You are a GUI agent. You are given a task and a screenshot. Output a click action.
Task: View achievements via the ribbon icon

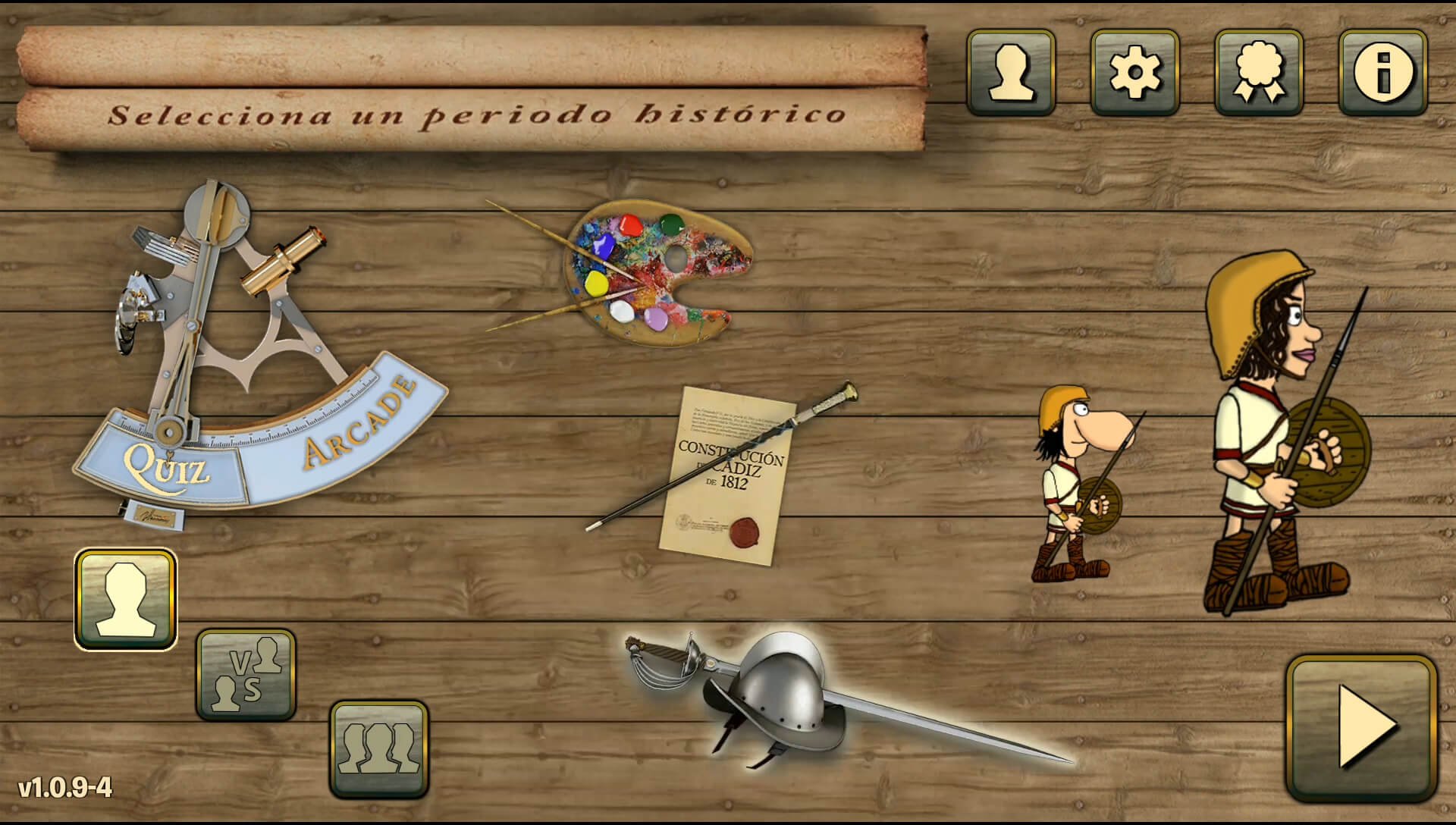pyautogui.click(x=1258, y=74)
